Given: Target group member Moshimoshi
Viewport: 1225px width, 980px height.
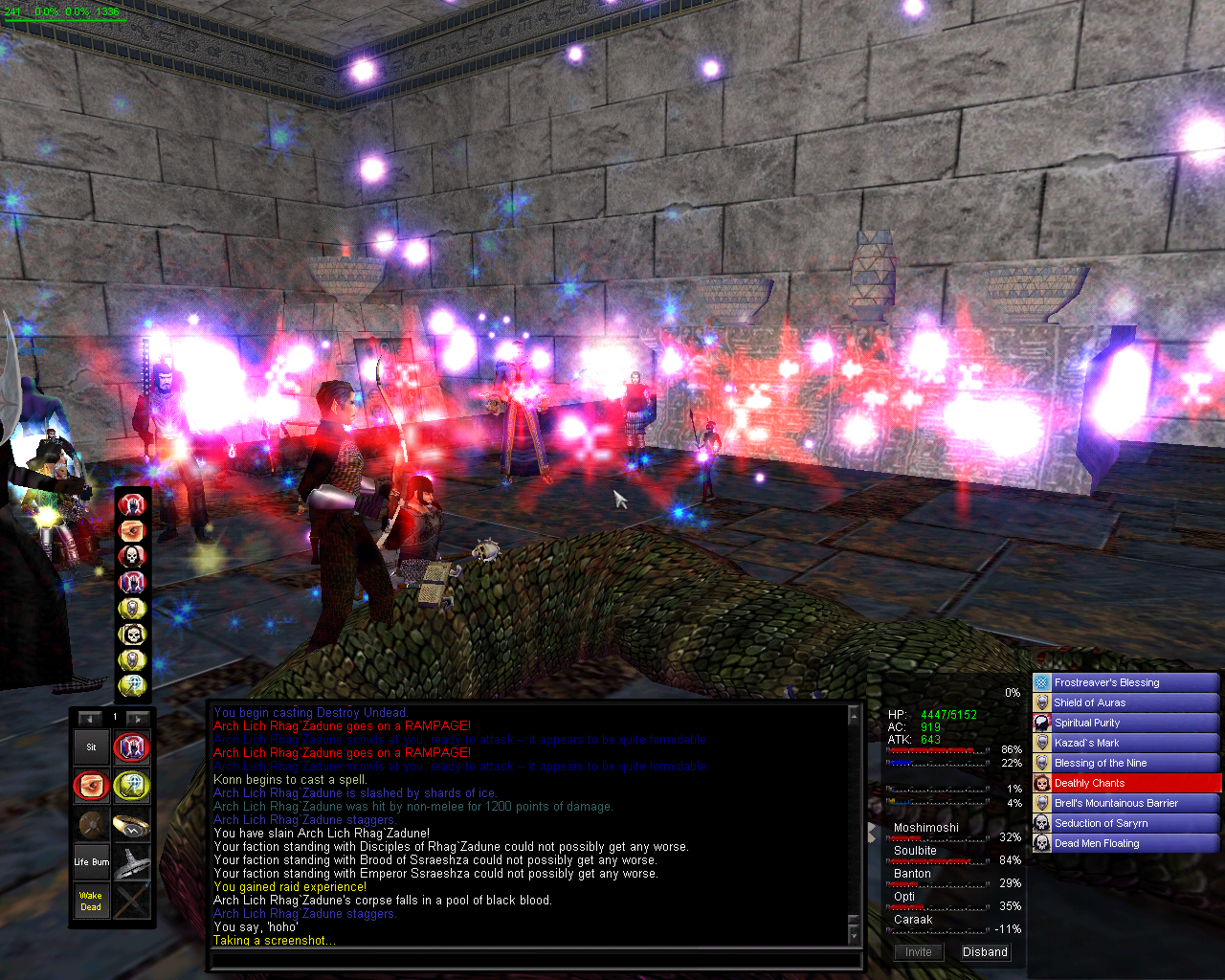Looking at the screenshot, I should point(926,828).
